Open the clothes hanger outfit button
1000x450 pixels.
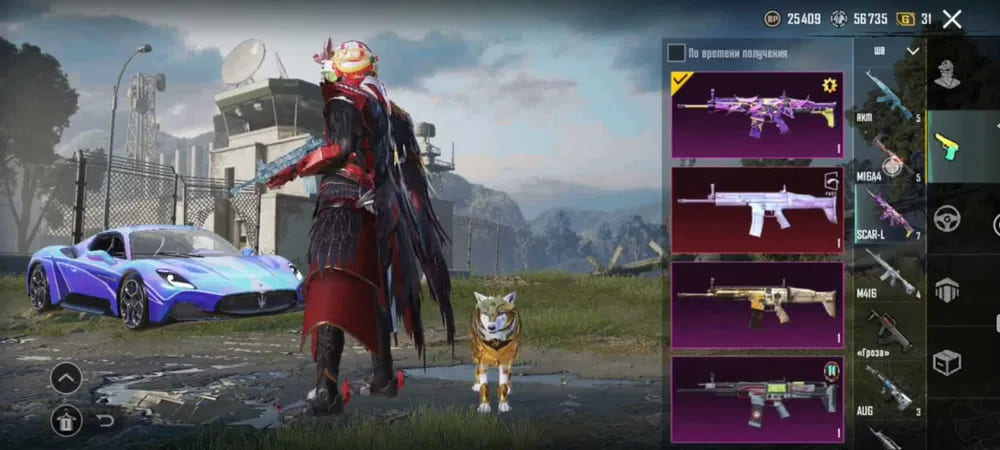tap(66, 421)
